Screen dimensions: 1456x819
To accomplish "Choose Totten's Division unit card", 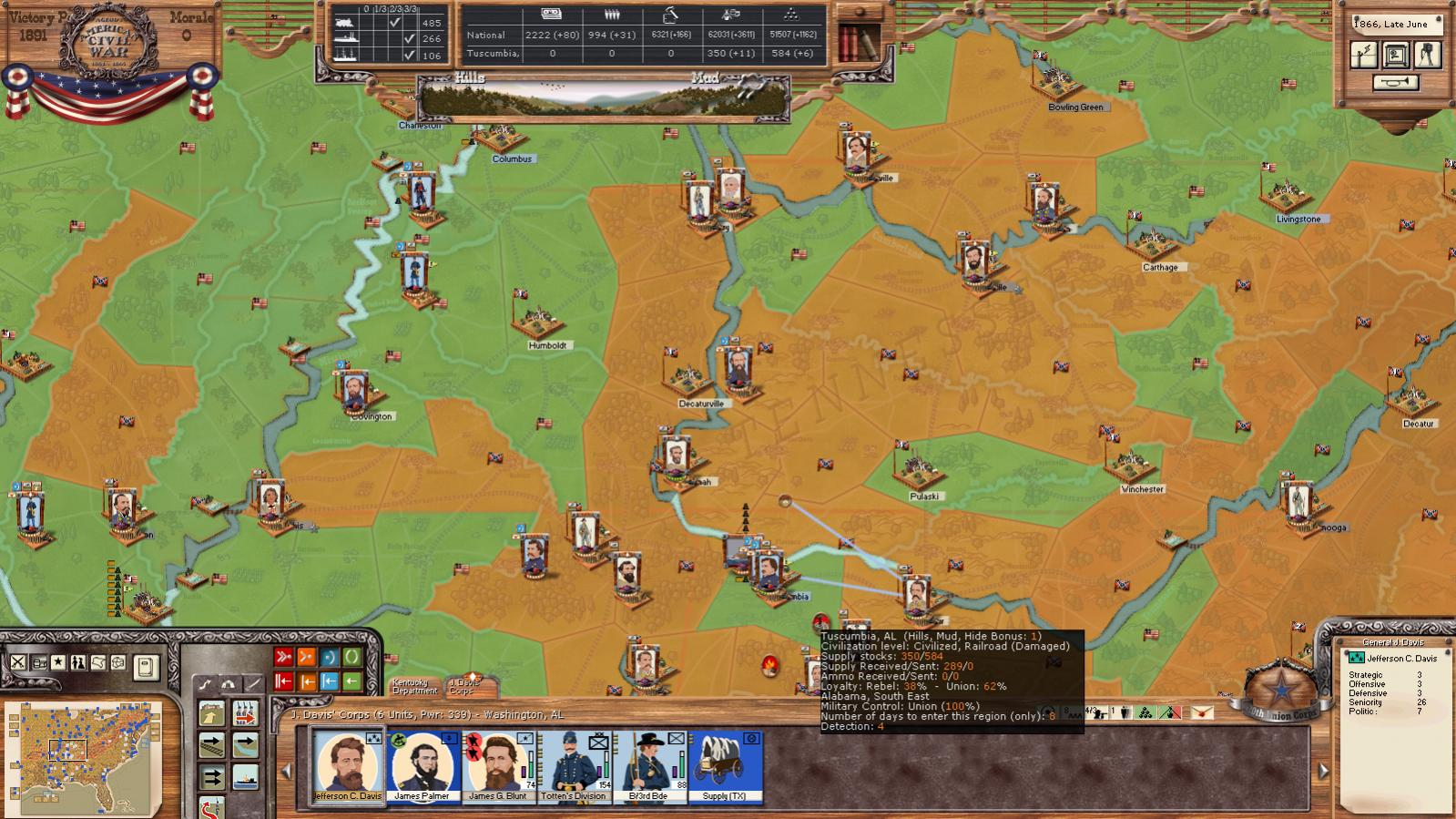I will point(573,763).
